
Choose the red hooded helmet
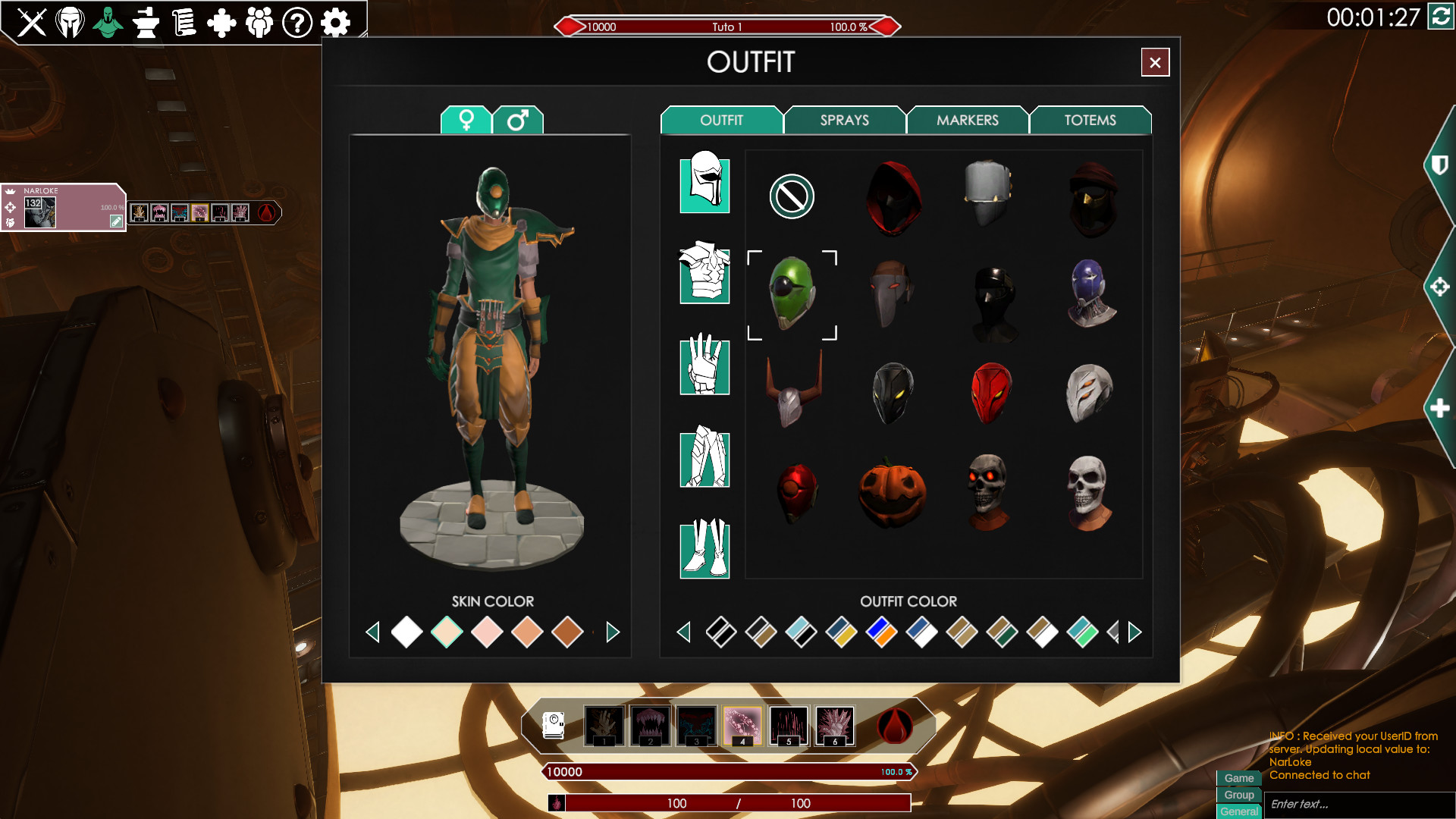click(893, 197)
